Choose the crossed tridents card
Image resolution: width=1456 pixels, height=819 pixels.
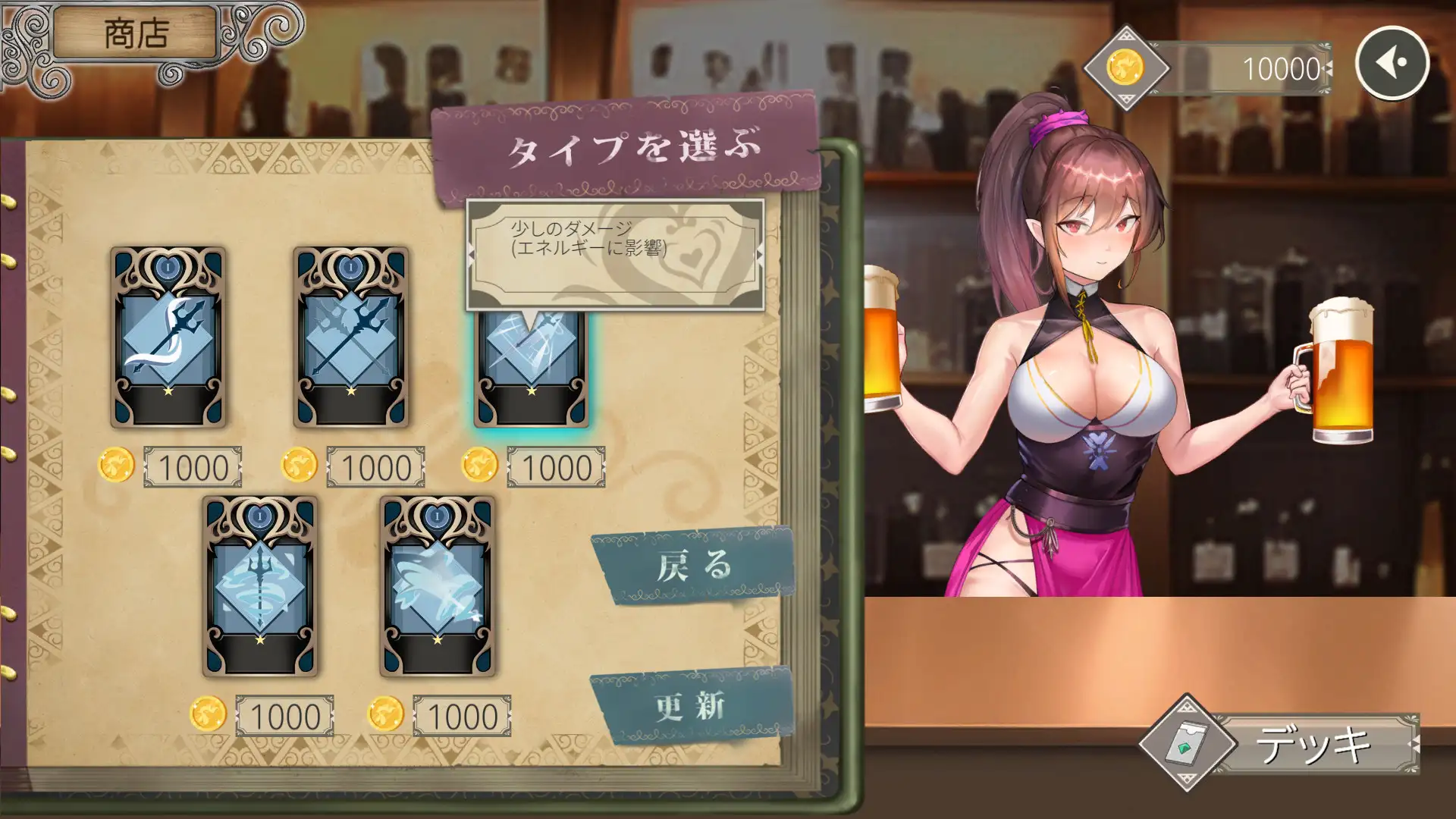pos(350,337)
